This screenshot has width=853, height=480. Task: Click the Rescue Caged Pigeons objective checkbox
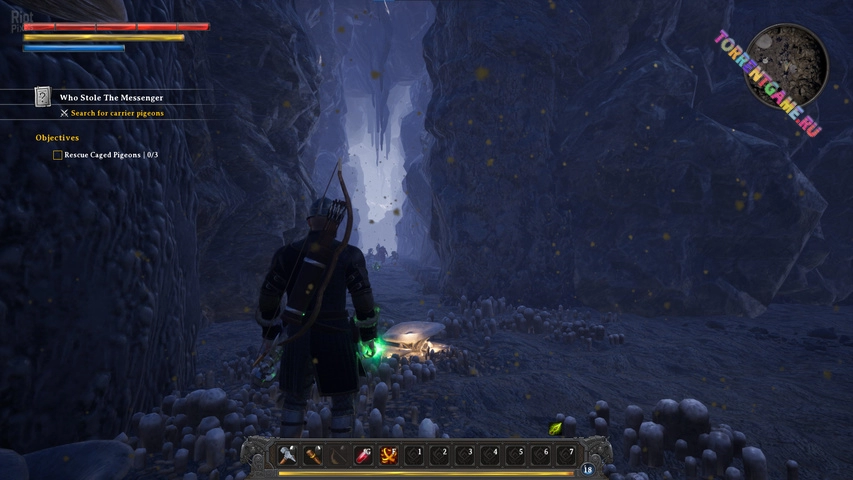tap(57, 155)
